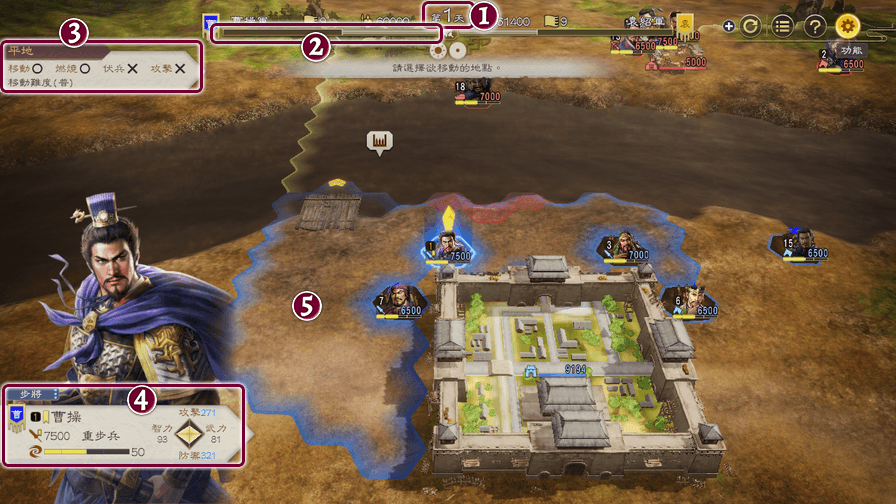Open the list menu button

[782, 25]
